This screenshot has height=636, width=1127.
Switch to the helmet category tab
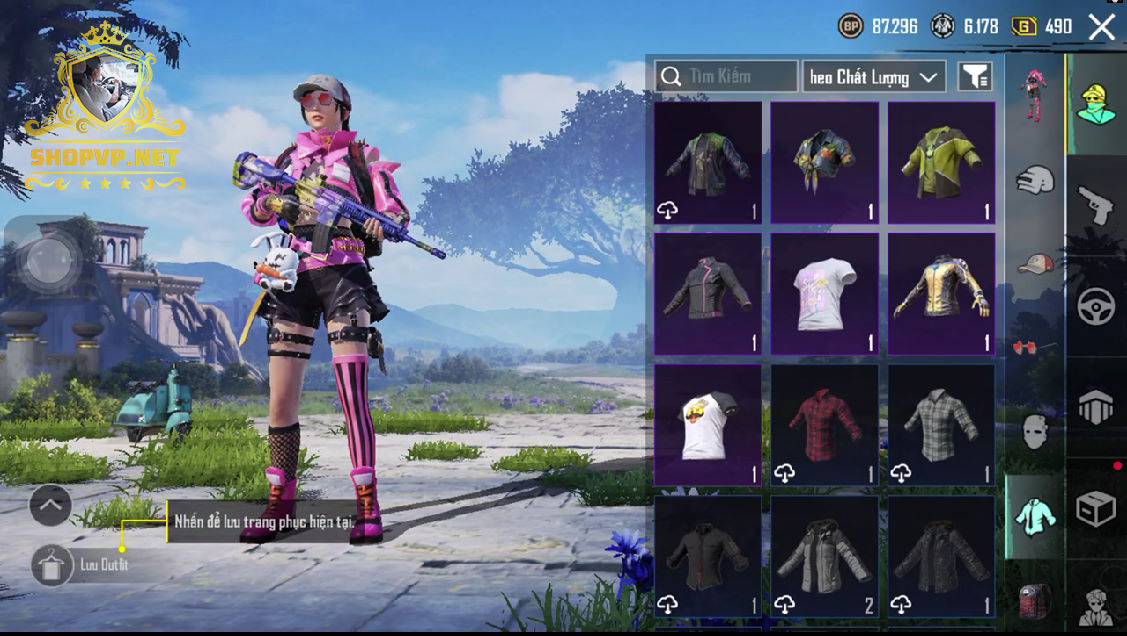click(1035, 181)
